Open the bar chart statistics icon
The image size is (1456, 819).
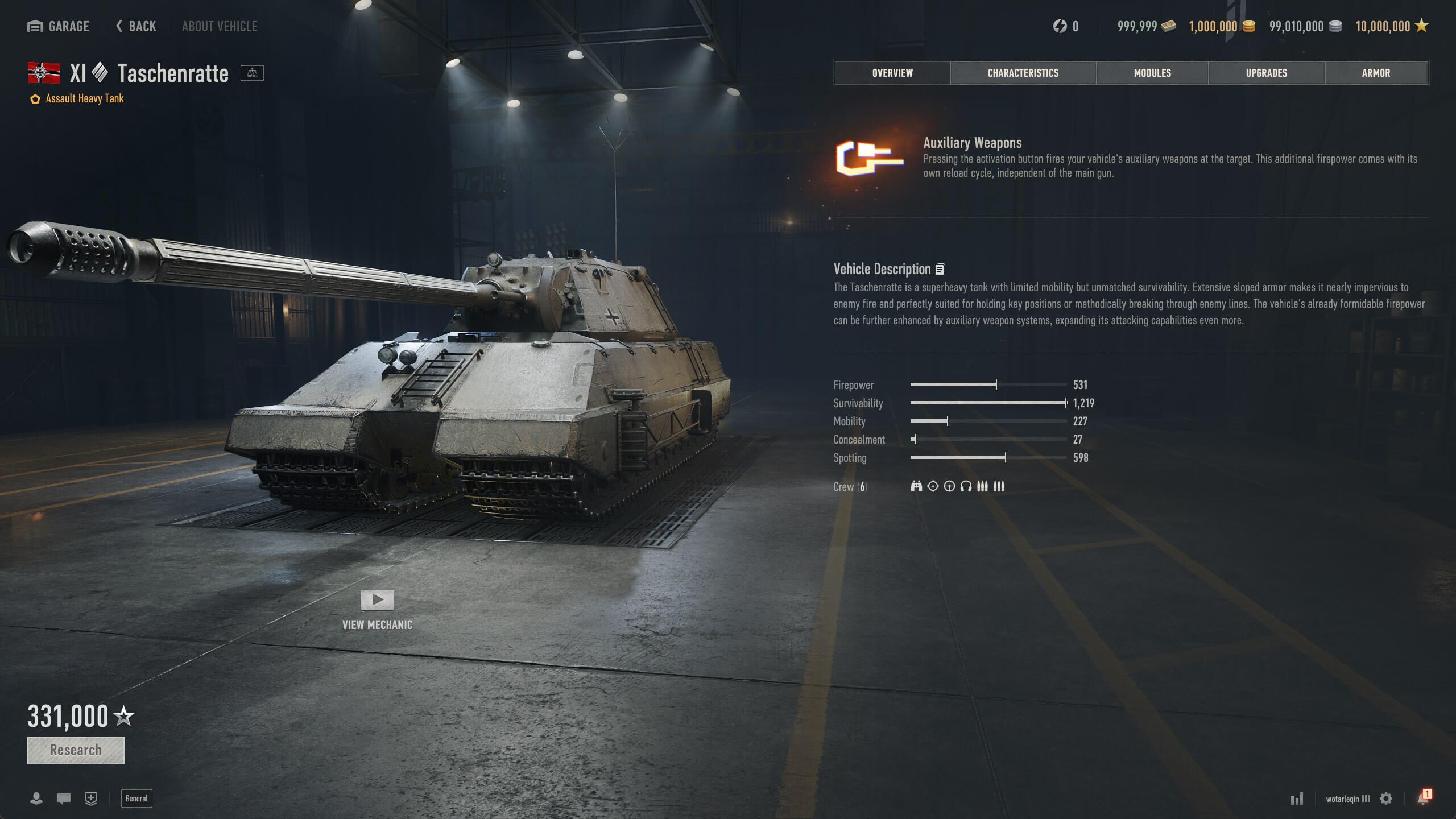click(1297, 799)
